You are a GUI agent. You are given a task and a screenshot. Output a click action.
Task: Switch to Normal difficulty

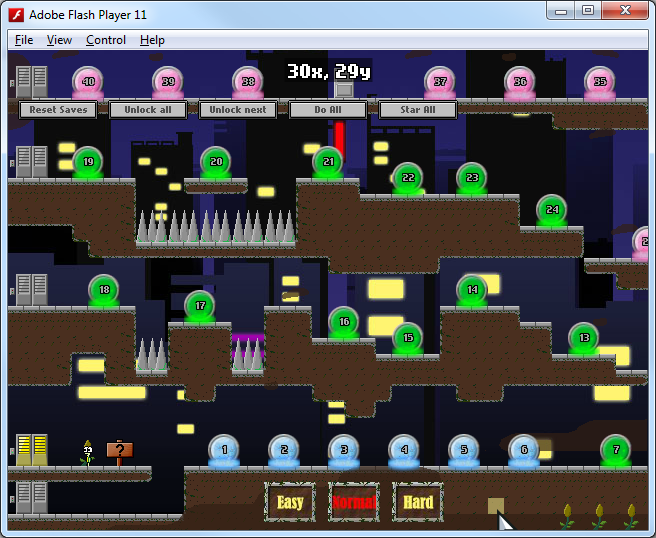[x=354, y=502]
